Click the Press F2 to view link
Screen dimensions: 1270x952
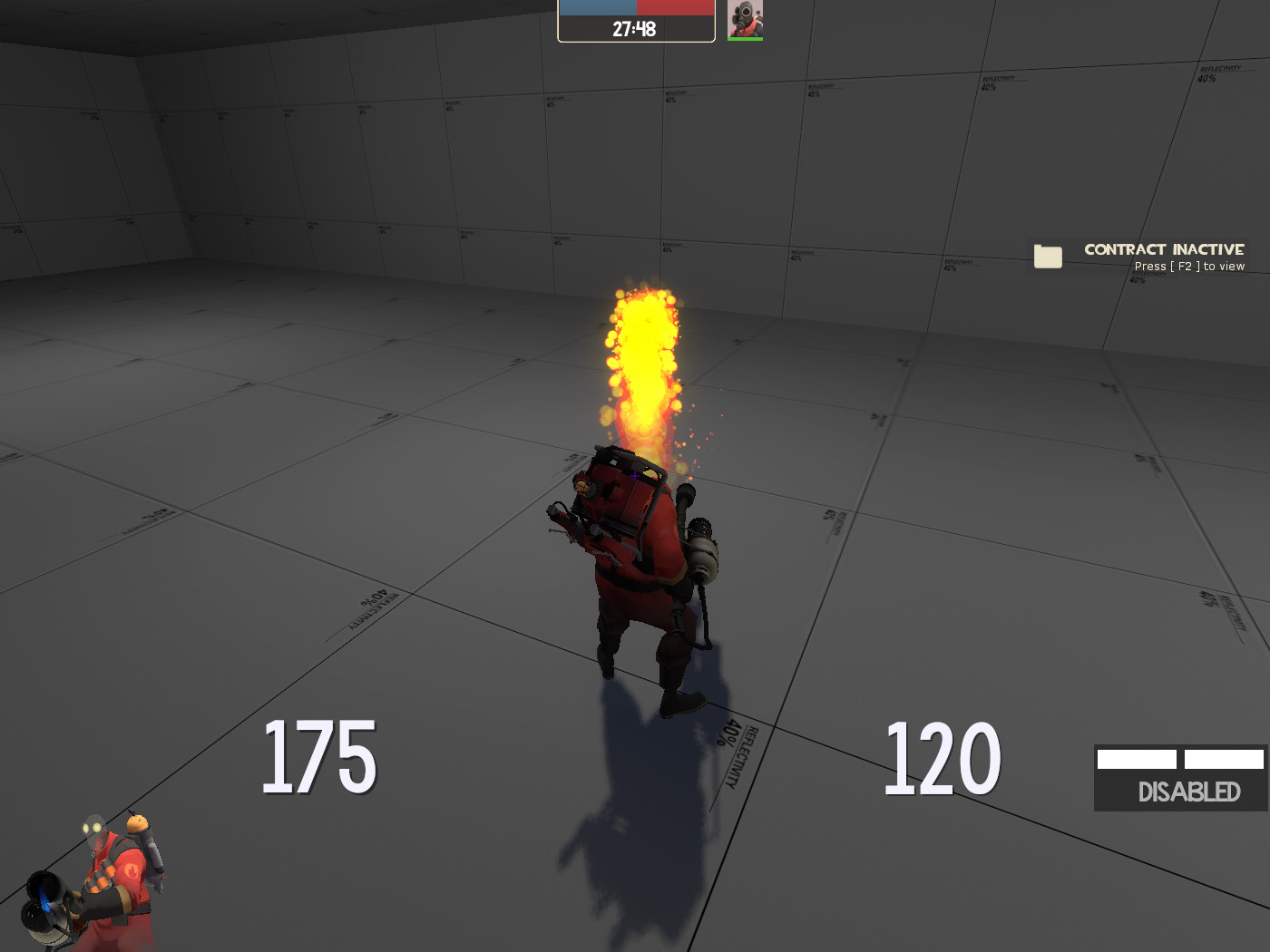[1189, 266]
